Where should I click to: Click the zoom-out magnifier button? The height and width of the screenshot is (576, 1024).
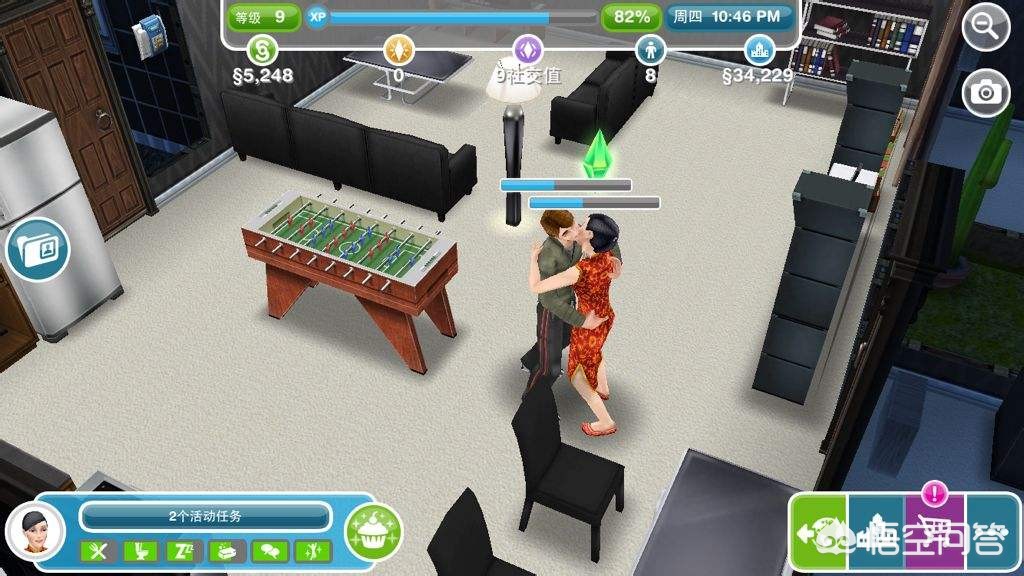pyautogui.click(x=986, y=27)
